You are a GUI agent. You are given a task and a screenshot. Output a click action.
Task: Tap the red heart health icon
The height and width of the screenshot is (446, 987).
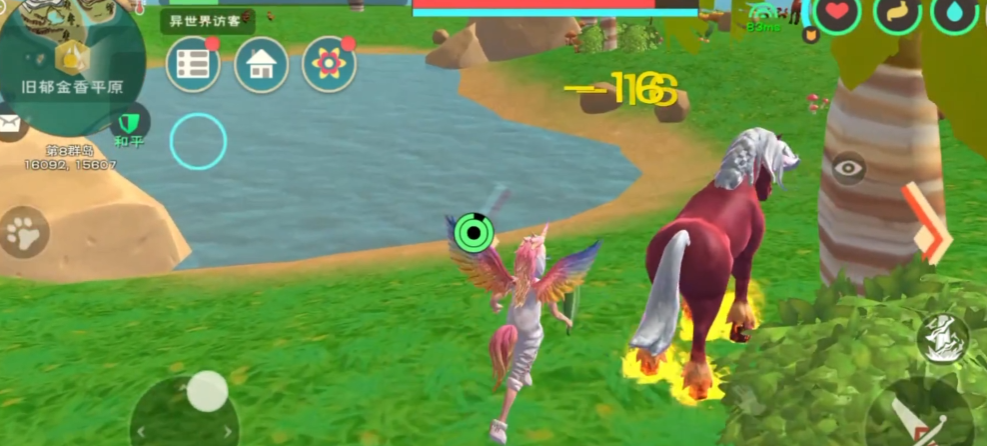click(837, 13)
